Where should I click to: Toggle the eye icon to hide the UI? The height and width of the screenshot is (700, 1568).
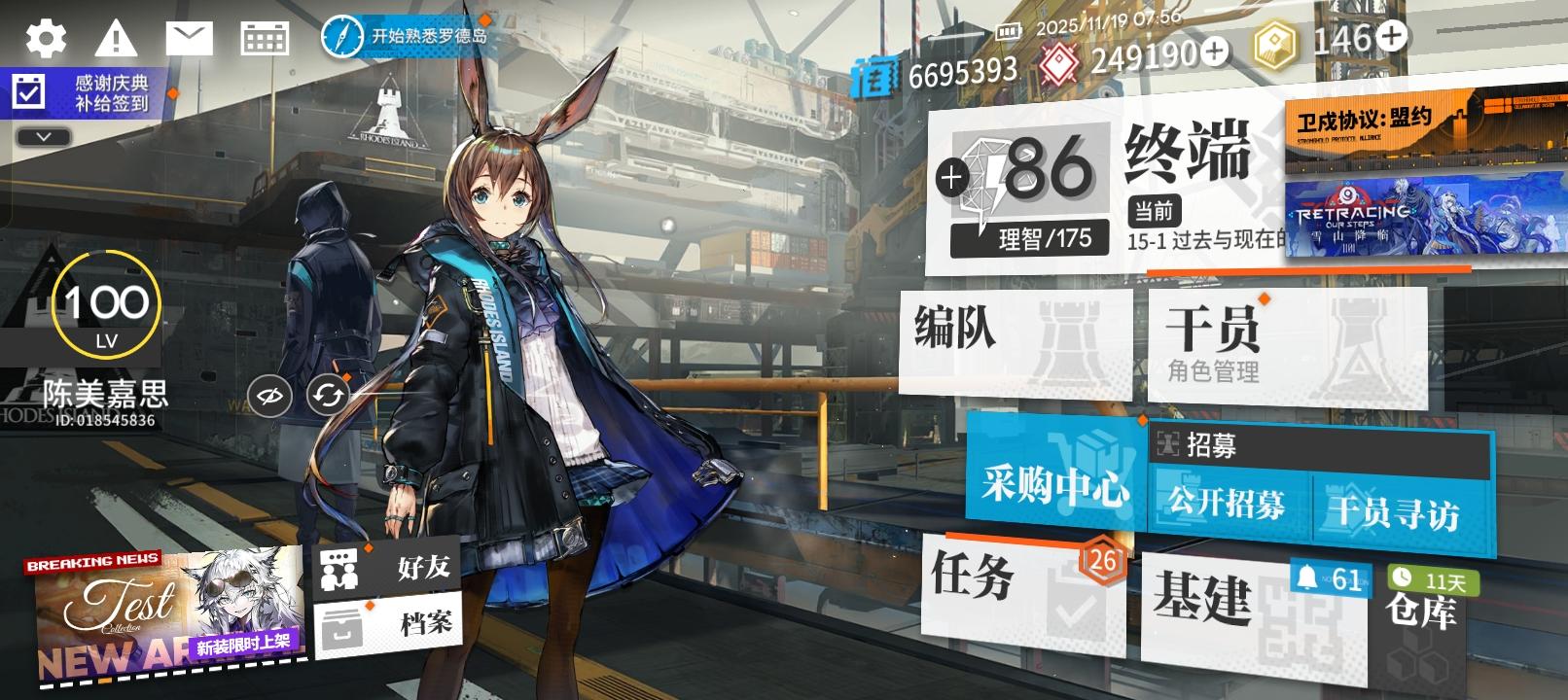click(x=271, y=395)
